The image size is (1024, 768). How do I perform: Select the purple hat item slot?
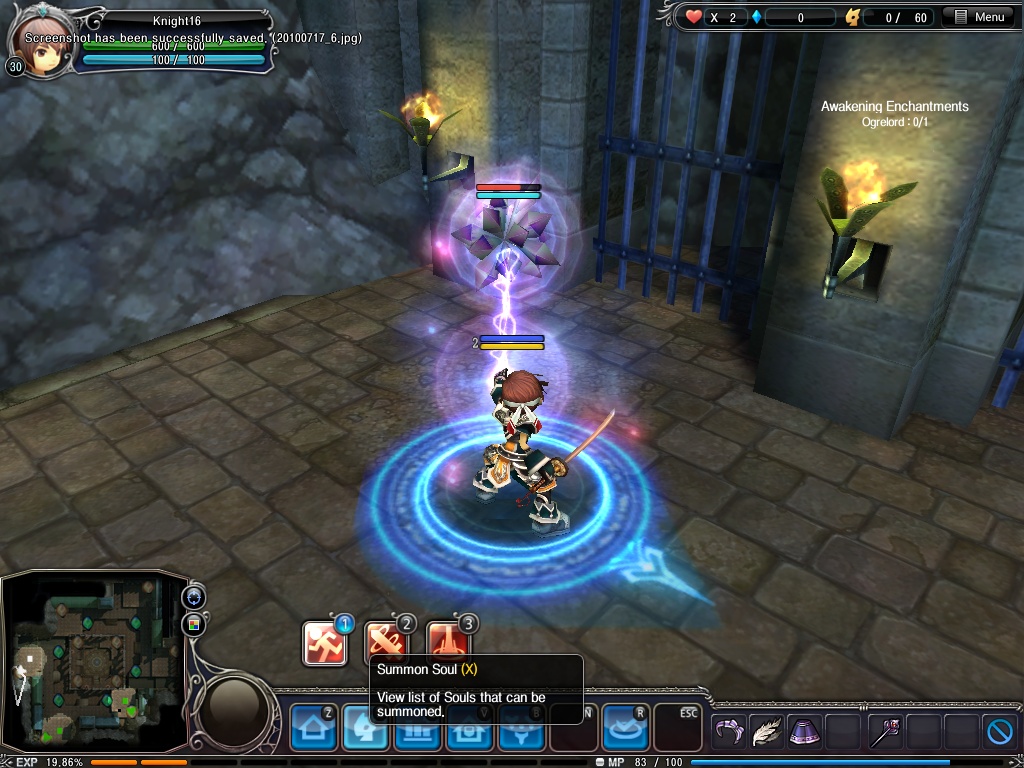[804, 733]
